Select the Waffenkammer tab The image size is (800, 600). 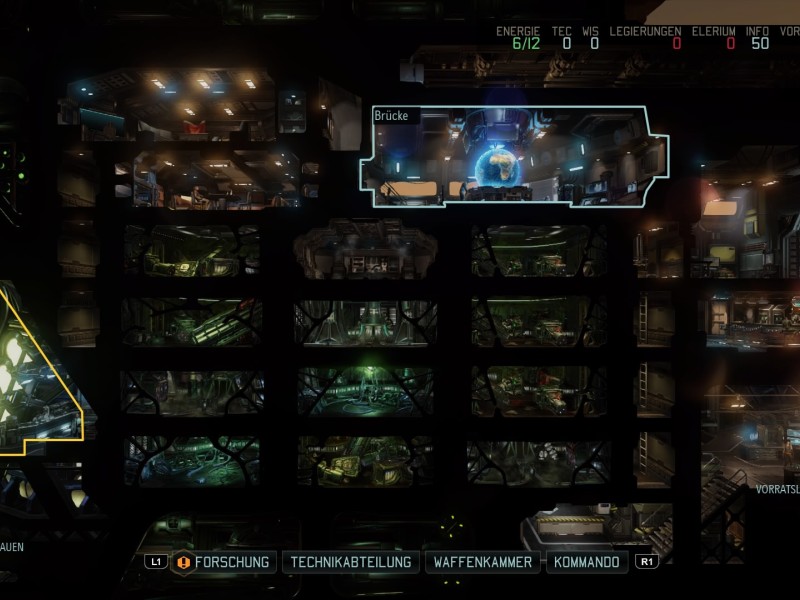point(484,562)
